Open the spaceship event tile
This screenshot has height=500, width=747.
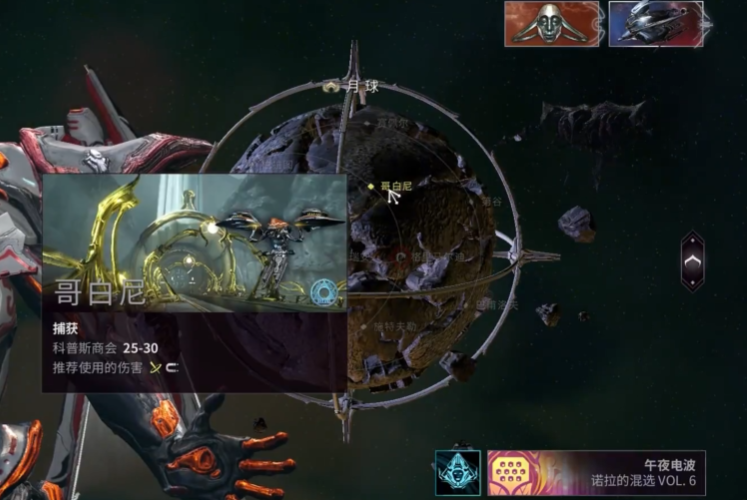pos(655,24)
